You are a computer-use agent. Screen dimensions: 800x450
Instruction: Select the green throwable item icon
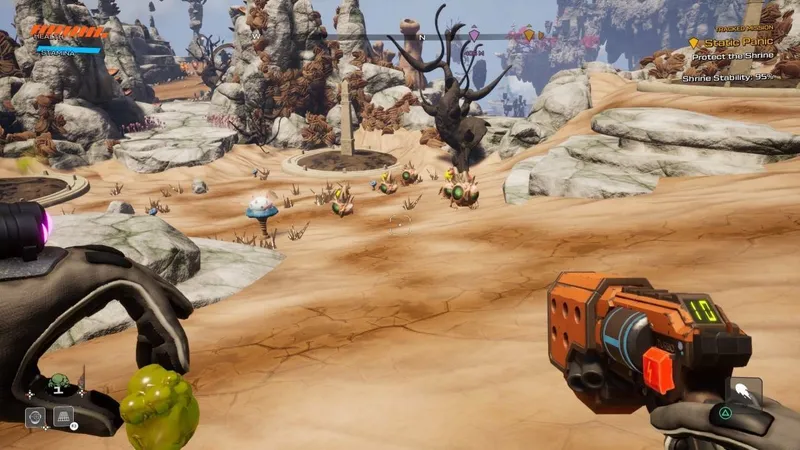58,381
